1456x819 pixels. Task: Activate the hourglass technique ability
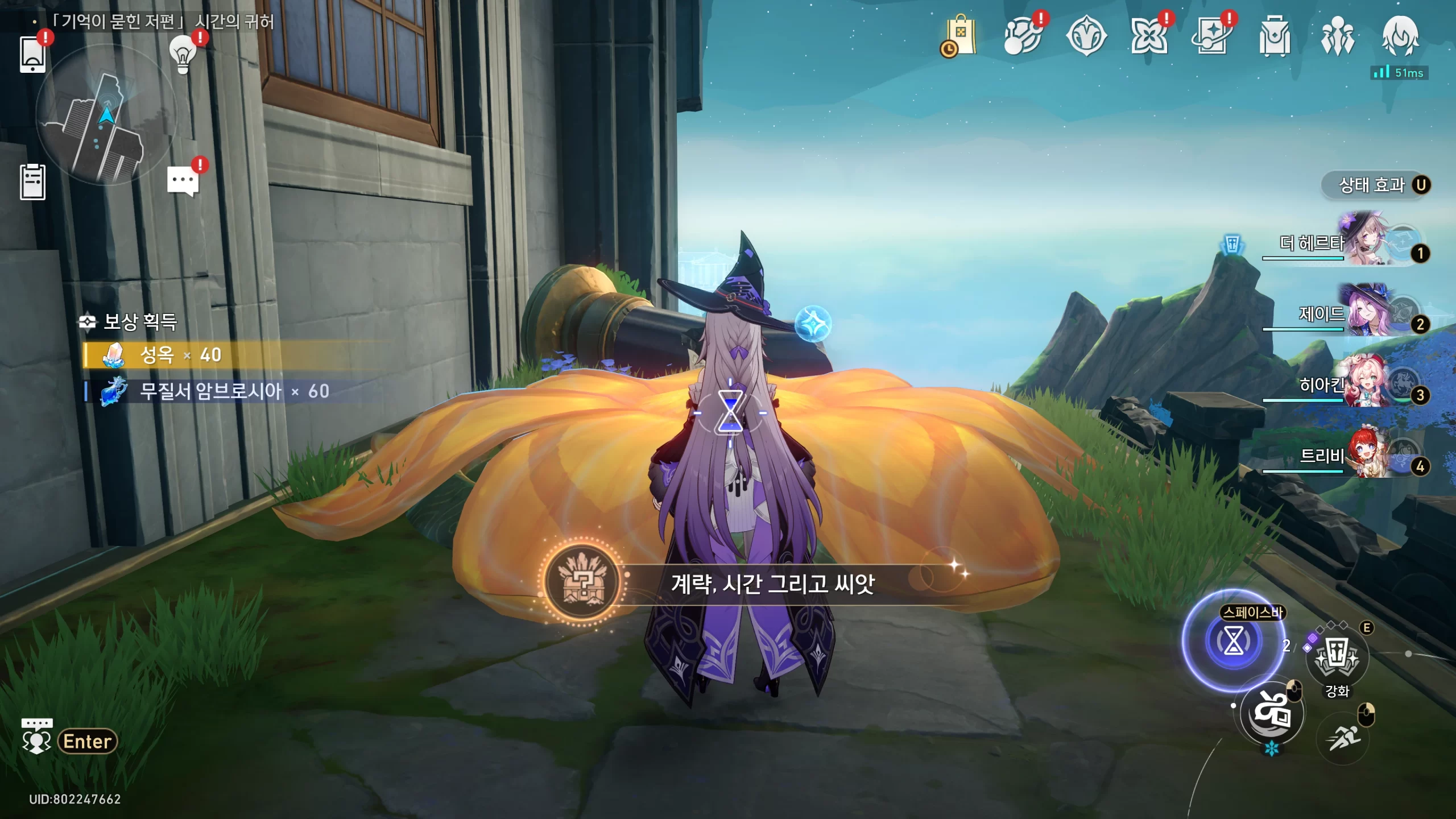(x=1233, y=641)
